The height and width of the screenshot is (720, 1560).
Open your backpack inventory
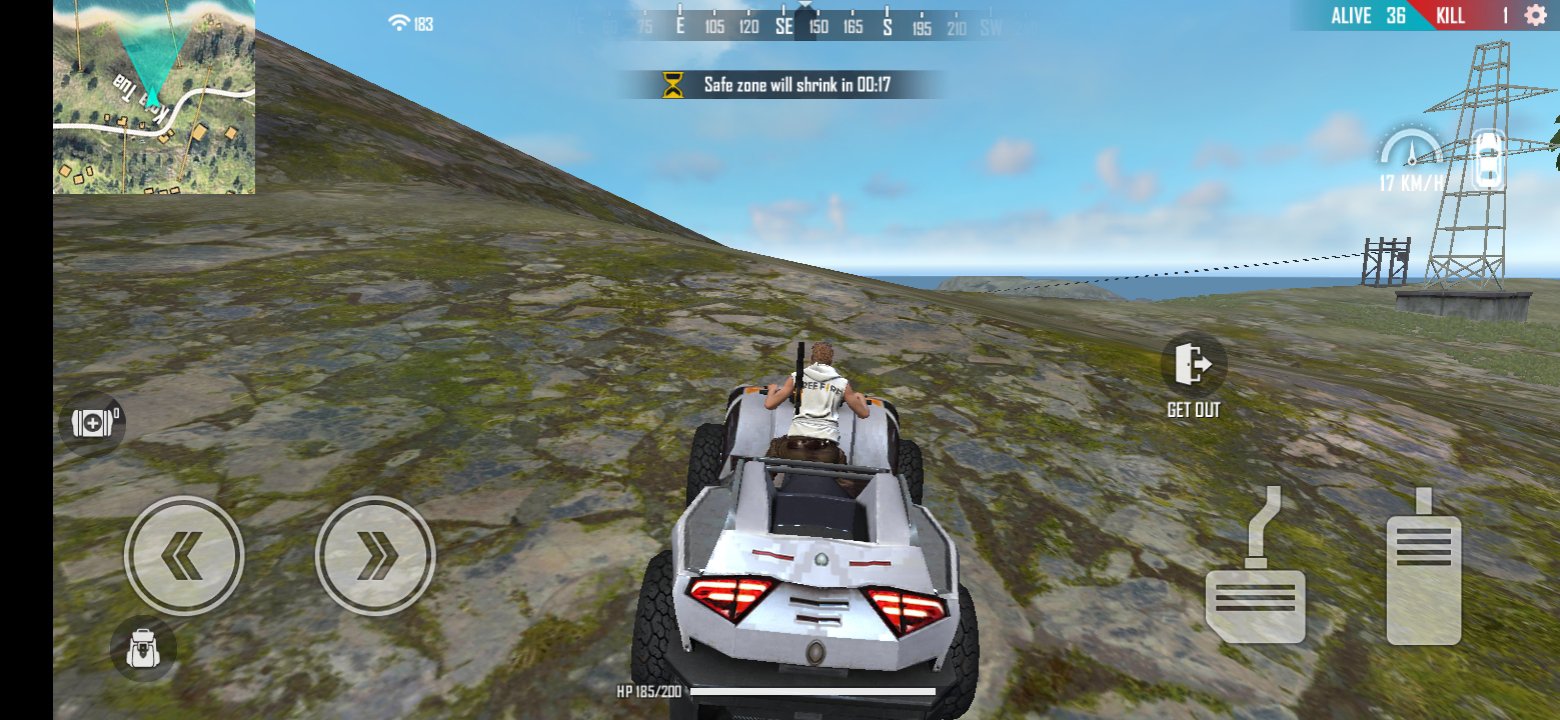(143, 650)
